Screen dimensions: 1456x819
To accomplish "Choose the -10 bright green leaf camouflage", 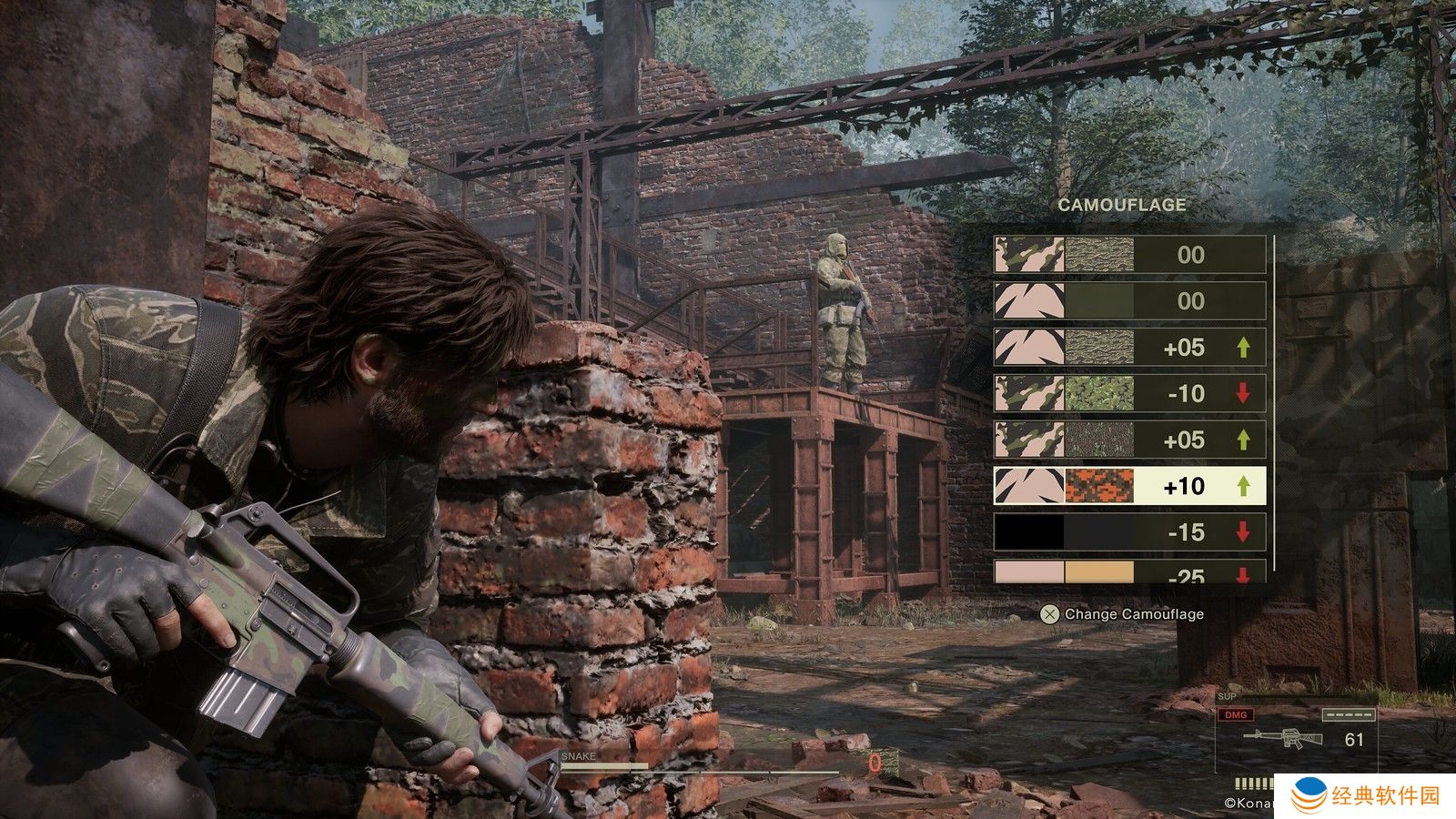I will pos(1128,393).
